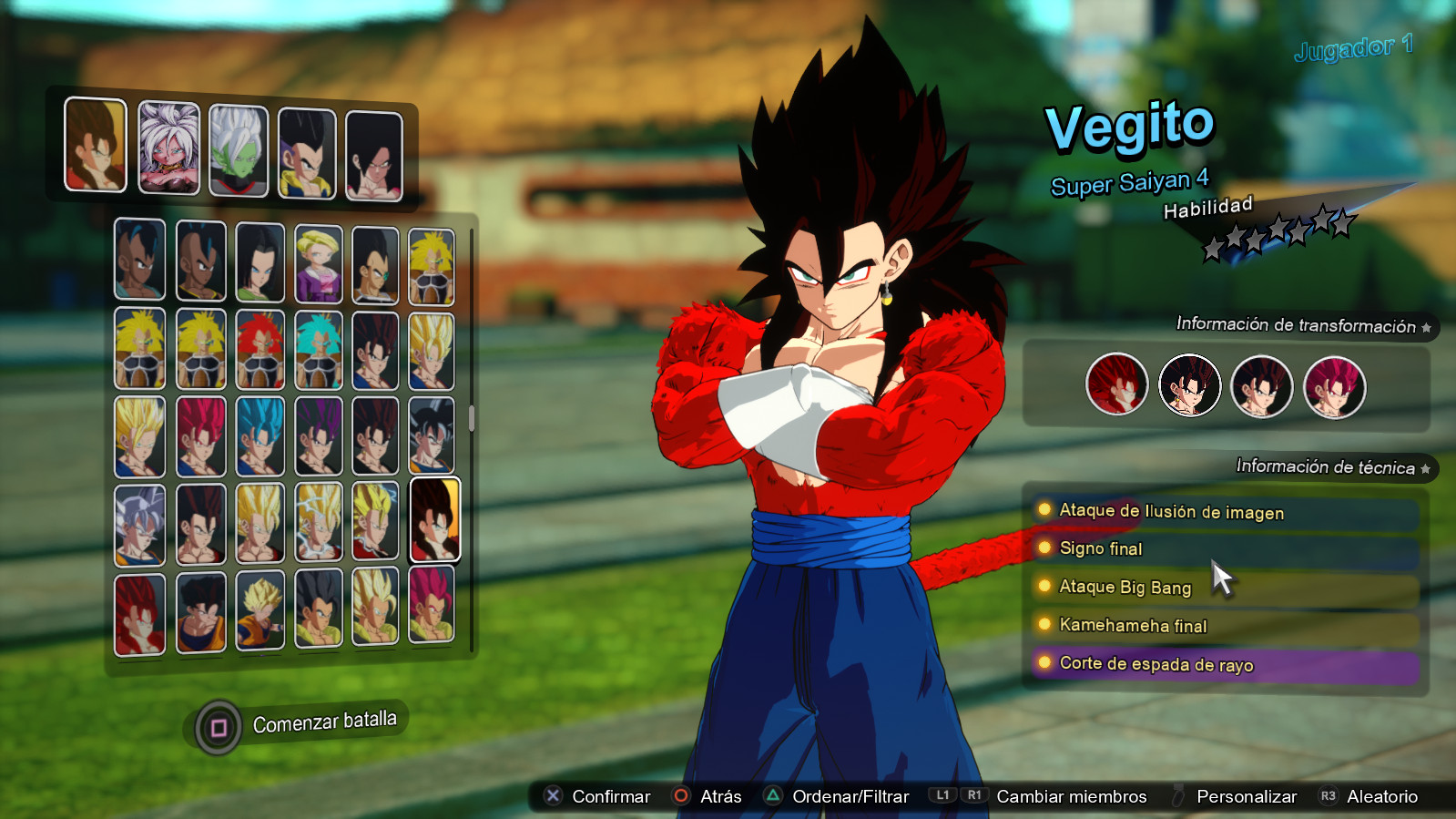Click the R3 stick icon beside Aleatorio

1329,795
